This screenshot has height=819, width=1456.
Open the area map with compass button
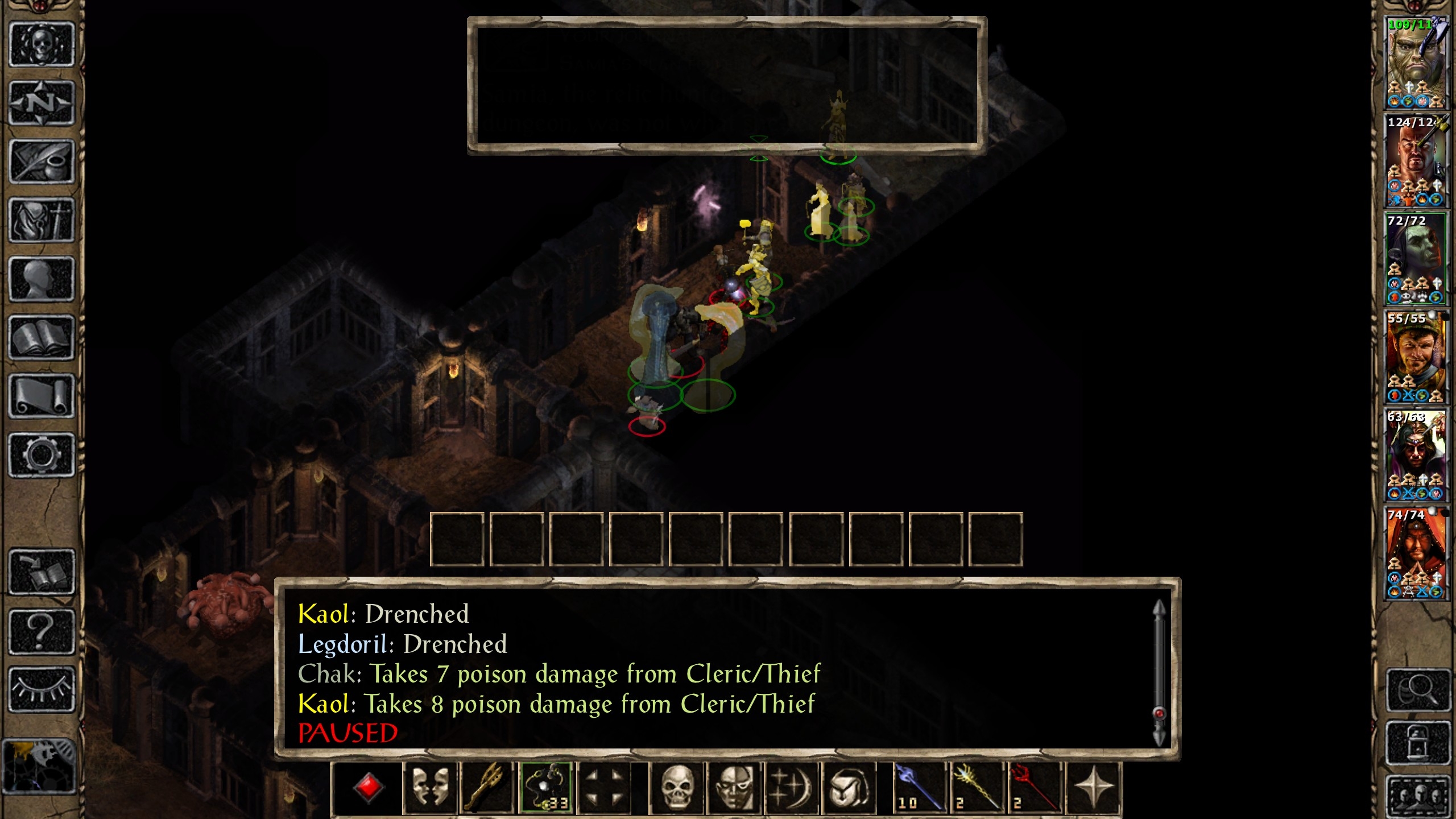42,103
